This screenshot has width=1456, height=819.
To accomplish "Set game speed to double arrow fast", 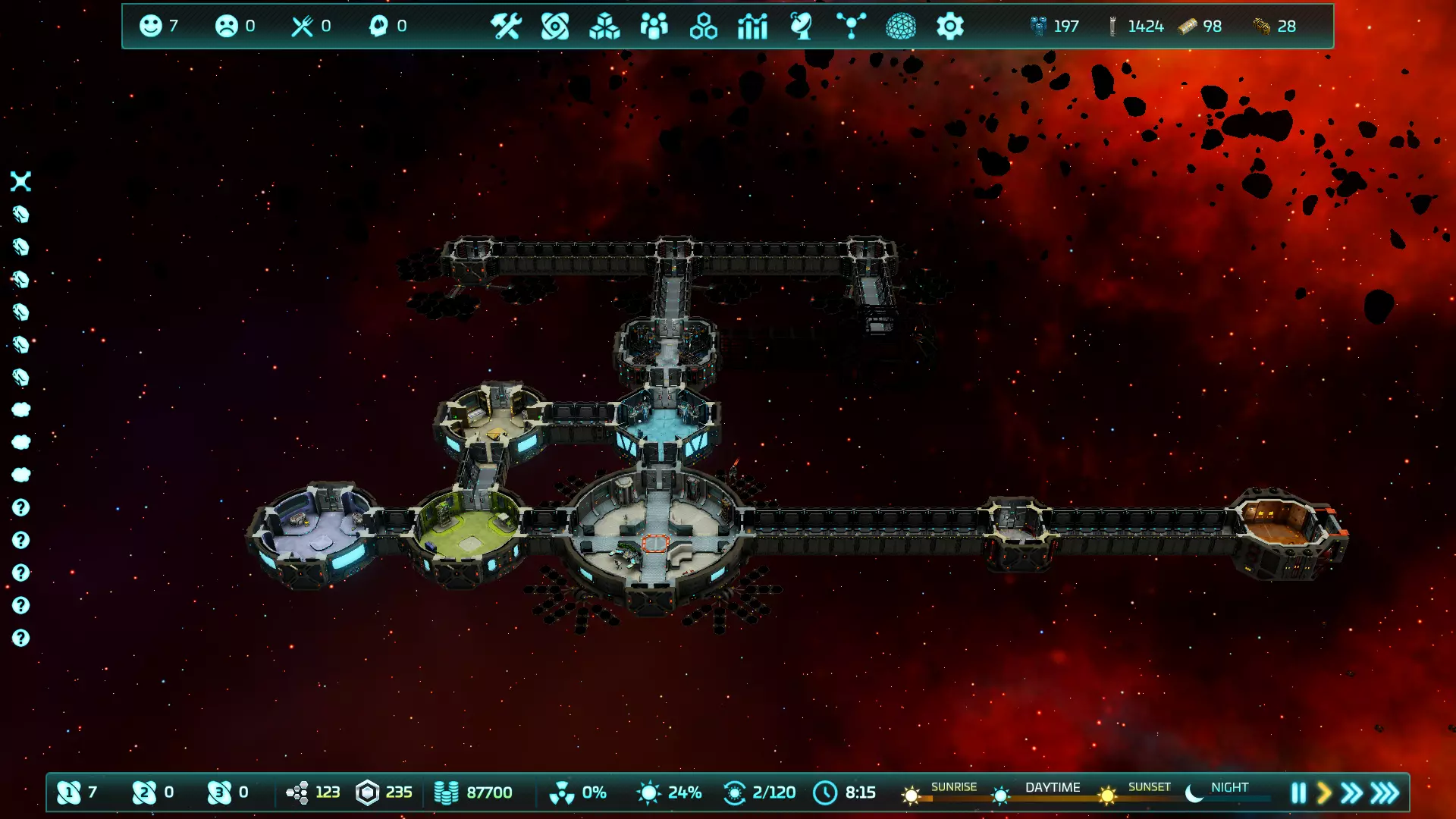I will (x=1351, y=793).
